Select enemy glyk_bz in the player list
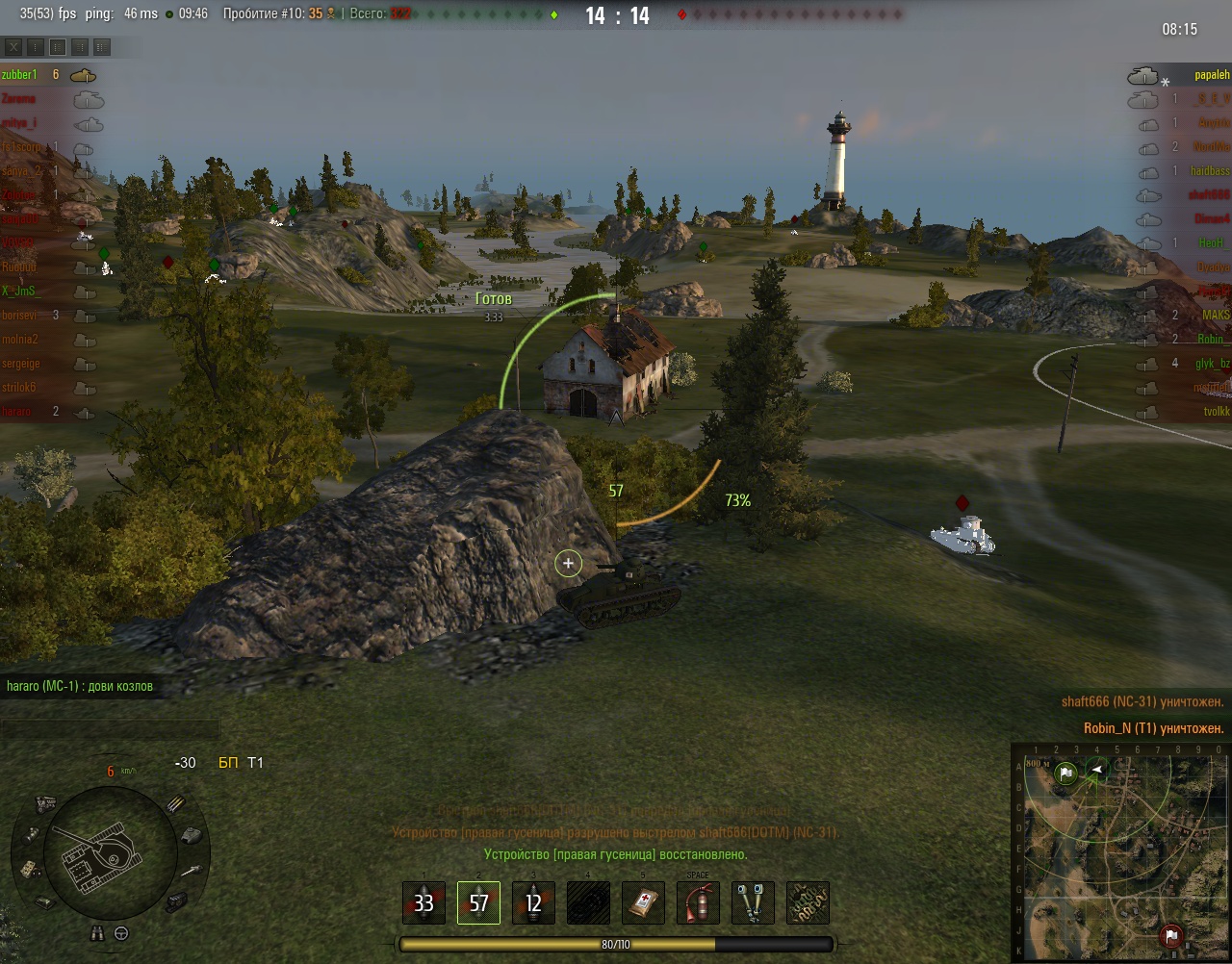Screen dimensions: 1232x964 tap(1212, 364)
